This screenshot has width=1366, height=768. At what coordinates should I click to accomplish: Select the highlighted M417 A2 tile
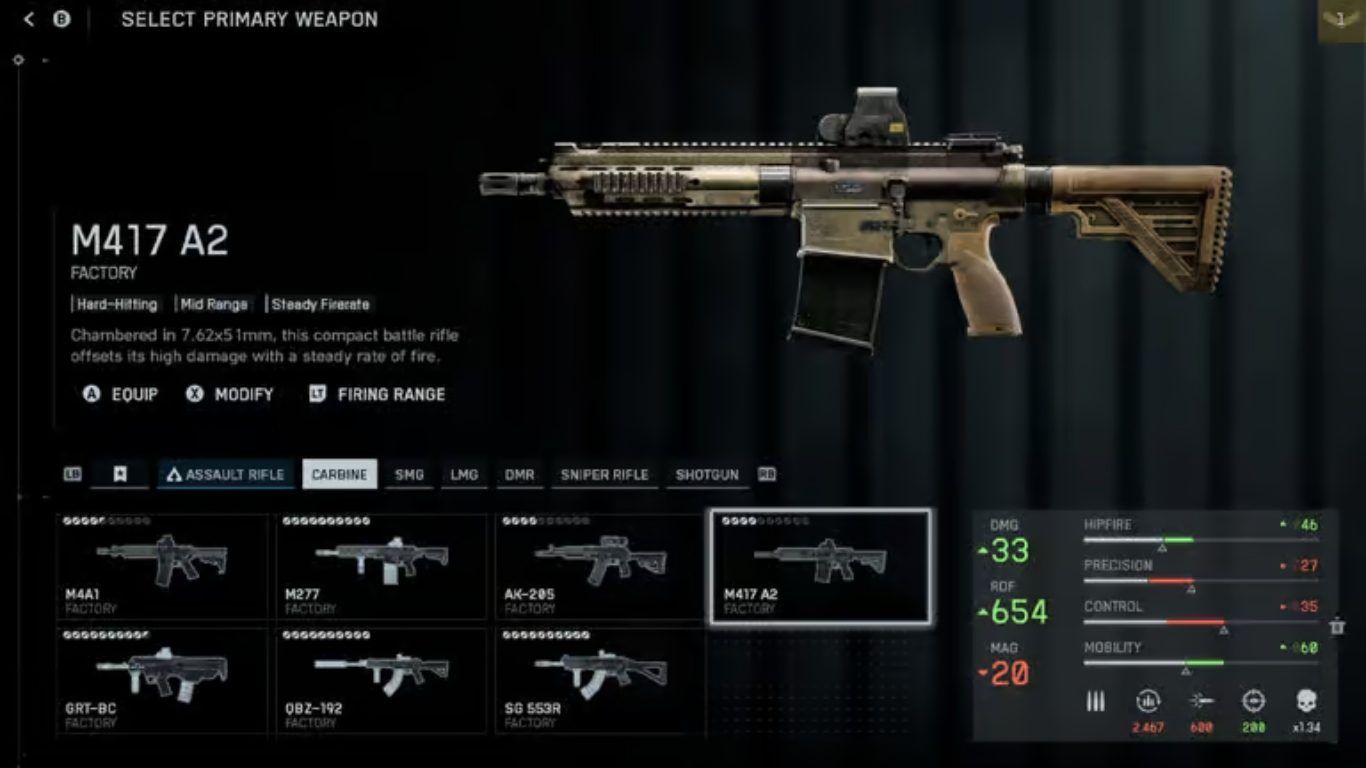point(820,566)
